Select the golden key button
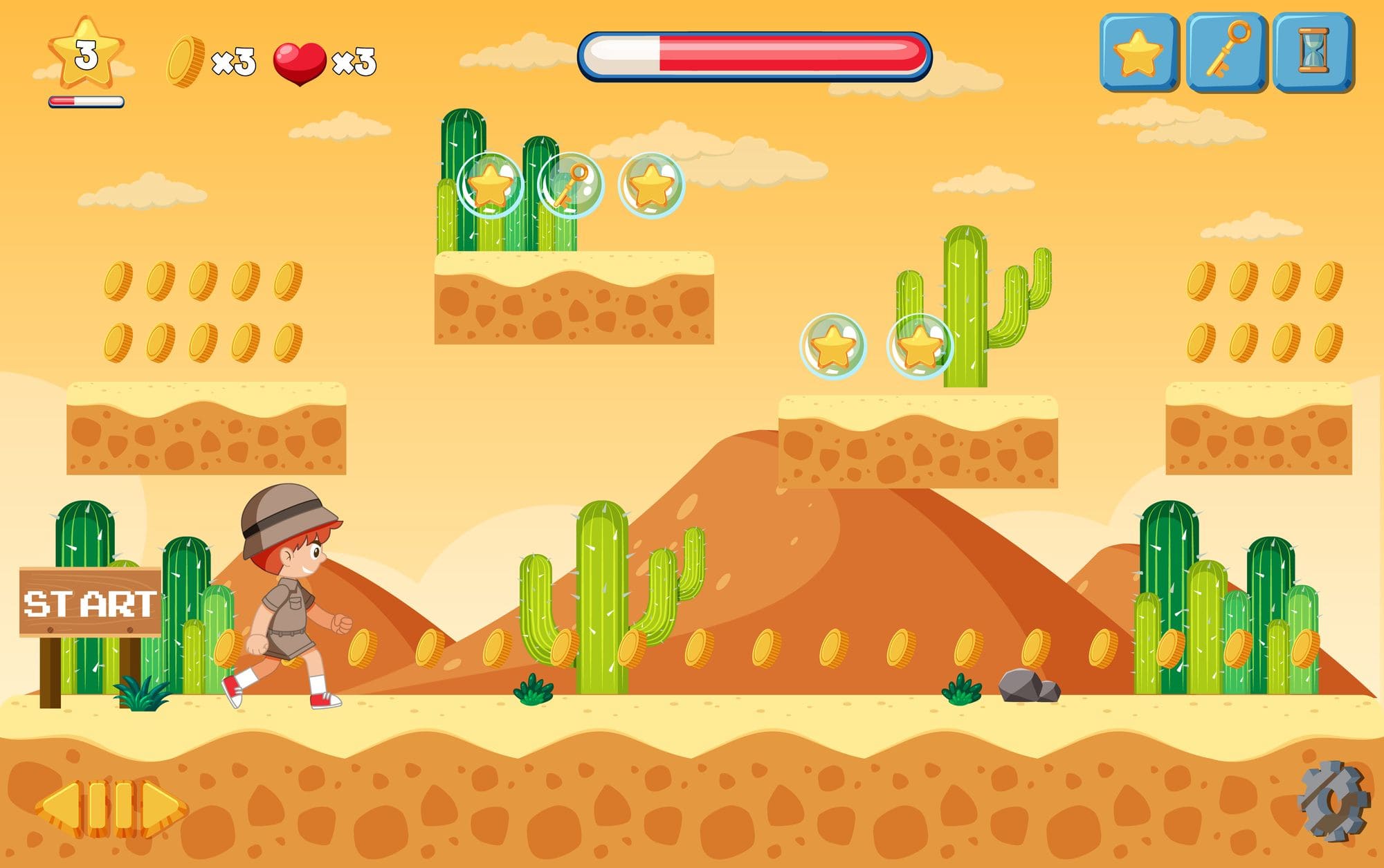The image size is (1384, 868). tap(1226, 51)
